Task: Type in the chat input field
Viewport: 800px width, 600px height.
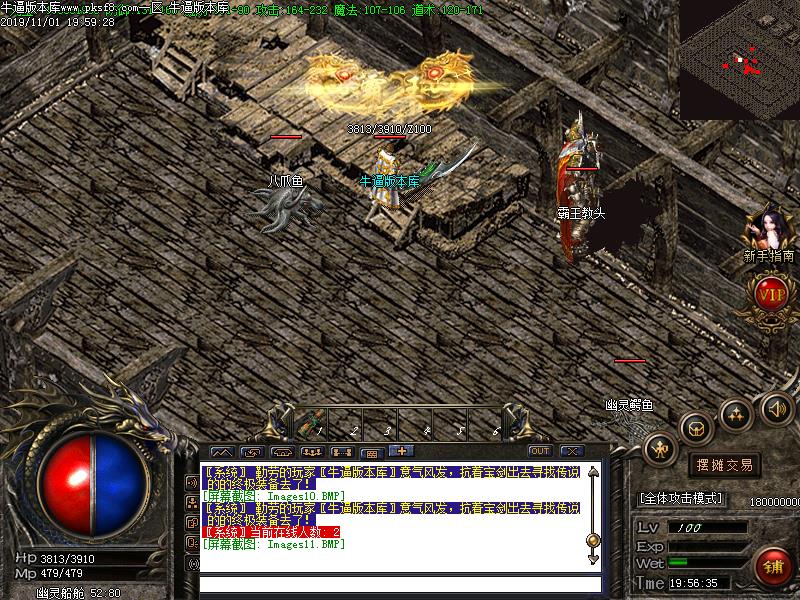Action: point(400,584)
